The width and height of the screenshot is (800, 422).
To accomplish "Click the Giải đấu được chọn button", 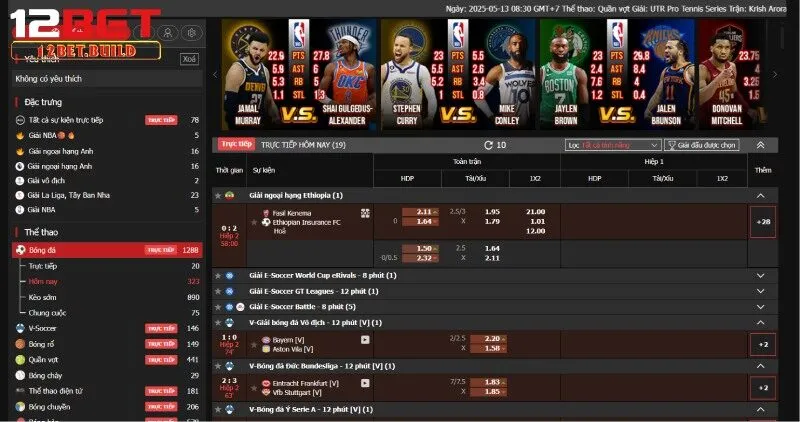I will (704, 145).
